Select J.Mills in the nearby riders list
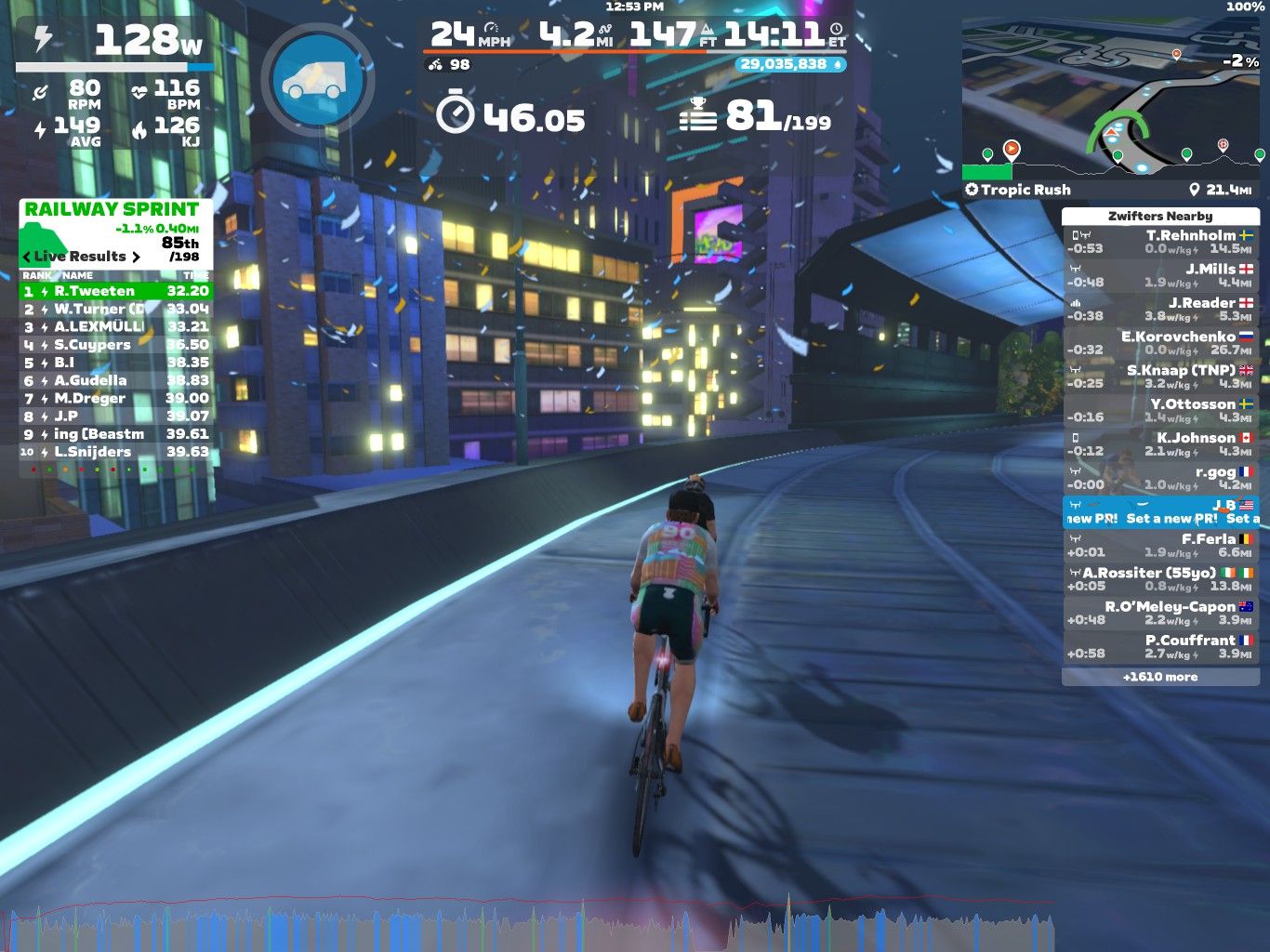 click(1160, 275)
